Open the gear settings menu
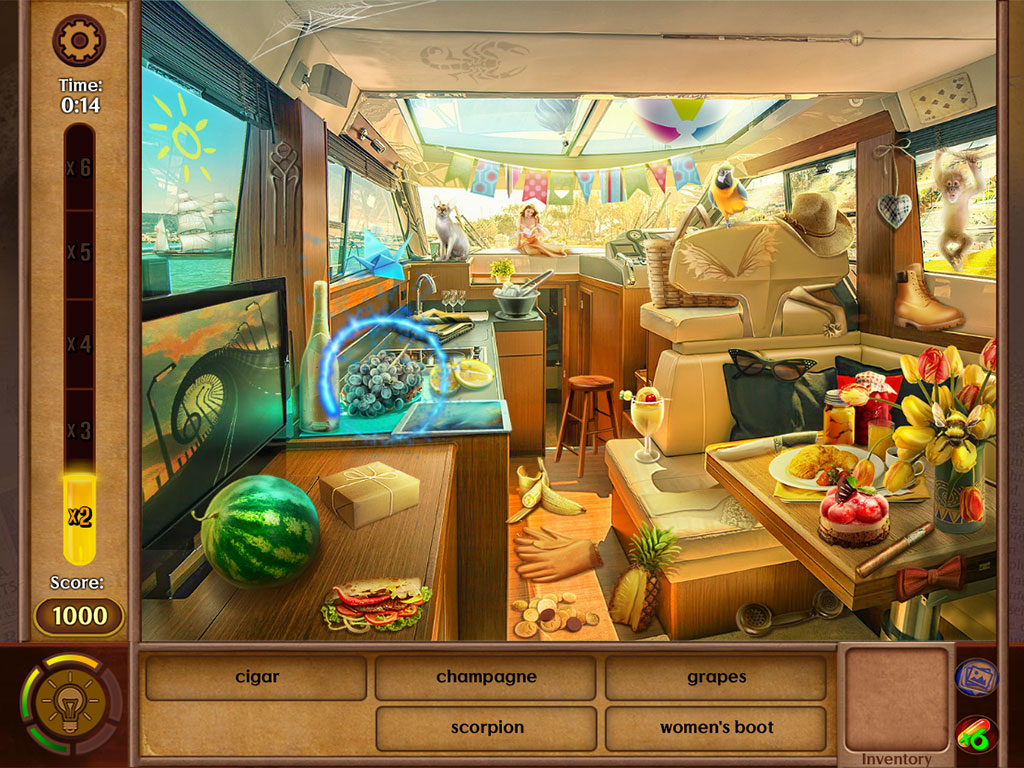 click(79, 40)
